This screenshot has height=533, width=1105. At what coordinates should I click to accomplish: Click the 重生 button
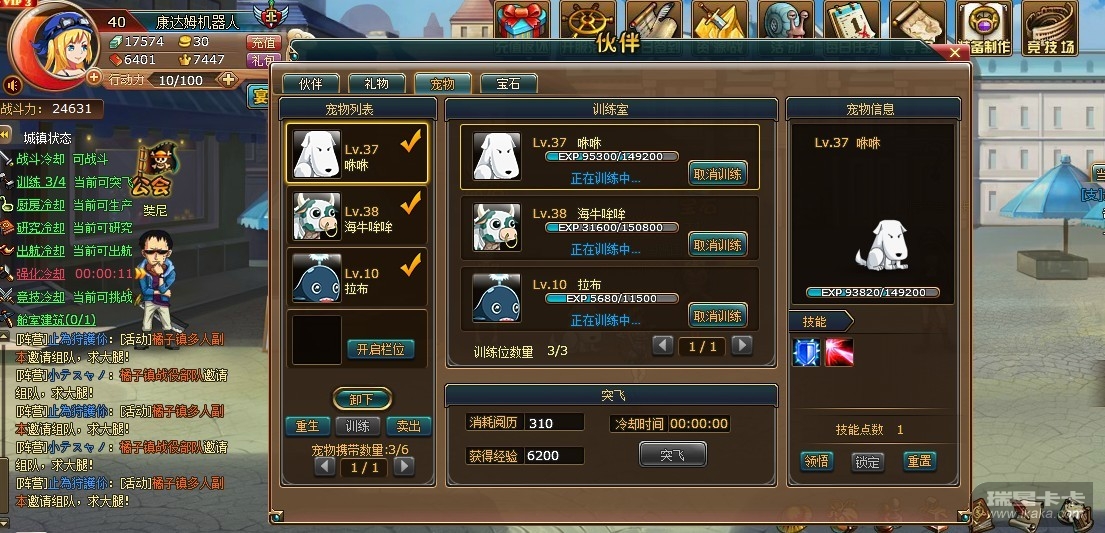coord(307,426)
